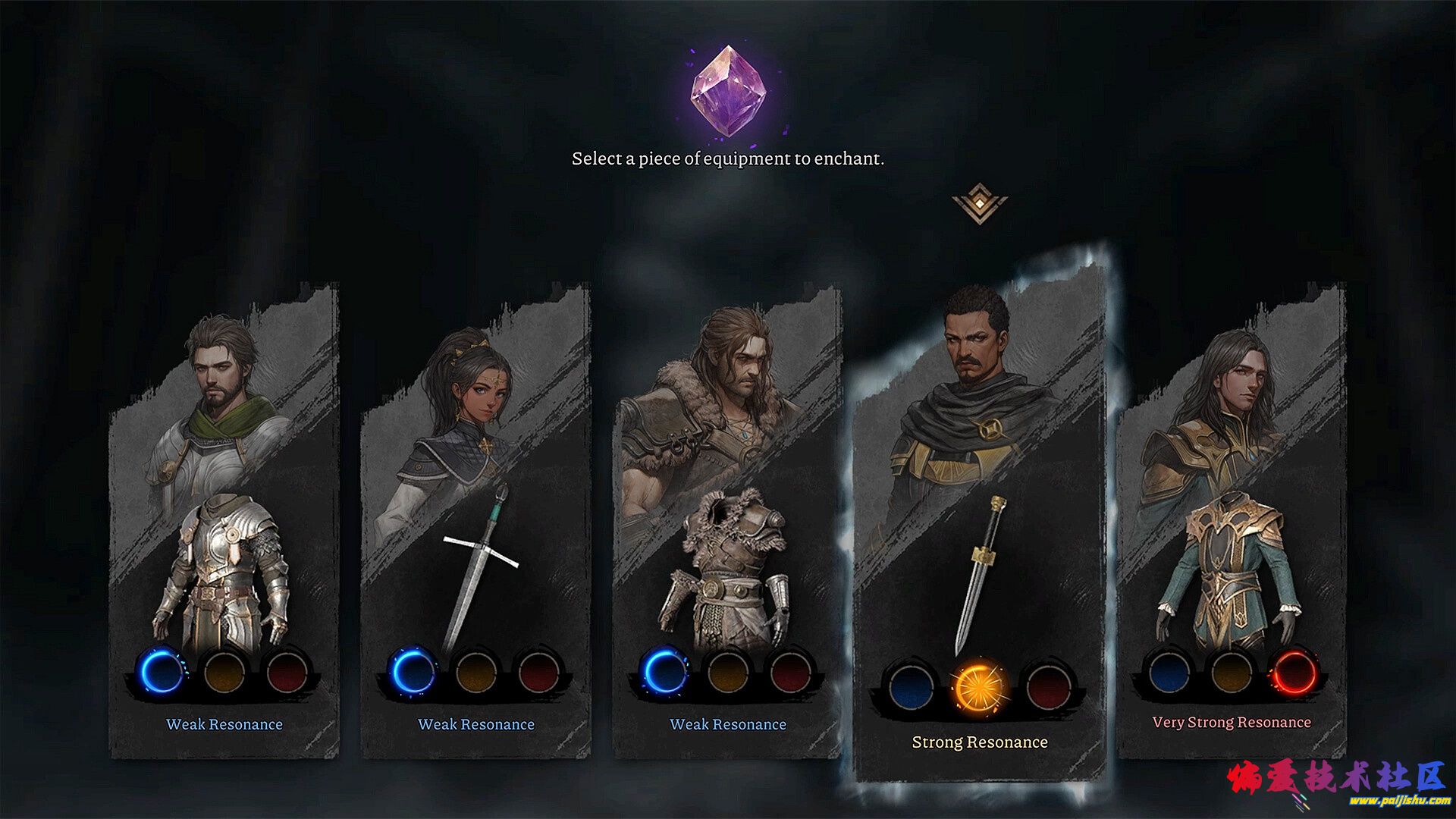Click the glowing red resonance orb
This screenshot has width=1456, height=819.
pyautogui.click(x=1295, y=673)
